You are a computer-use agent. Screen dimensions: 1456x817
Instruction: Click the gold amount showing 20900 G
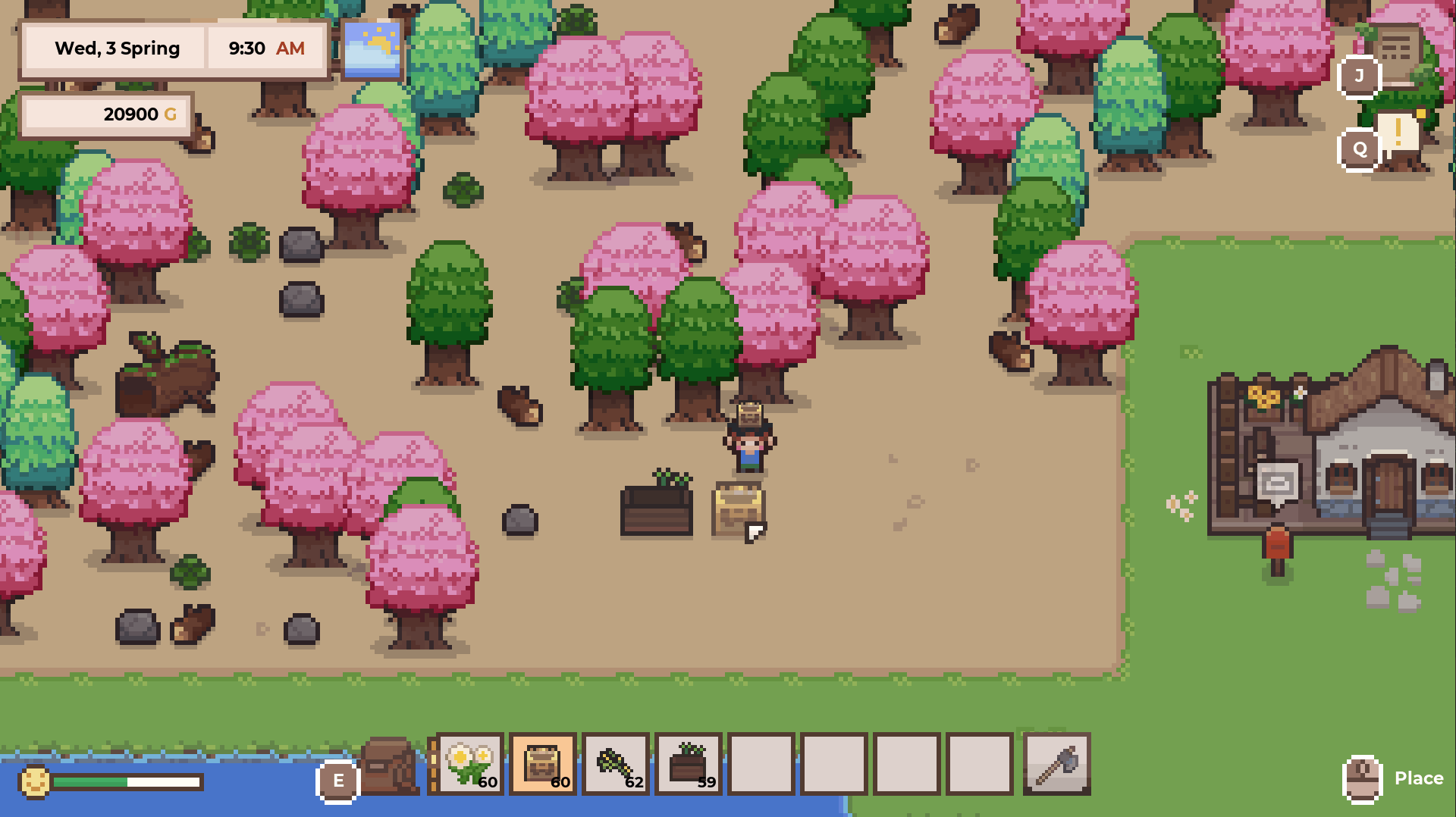click(x=106, y=114)
